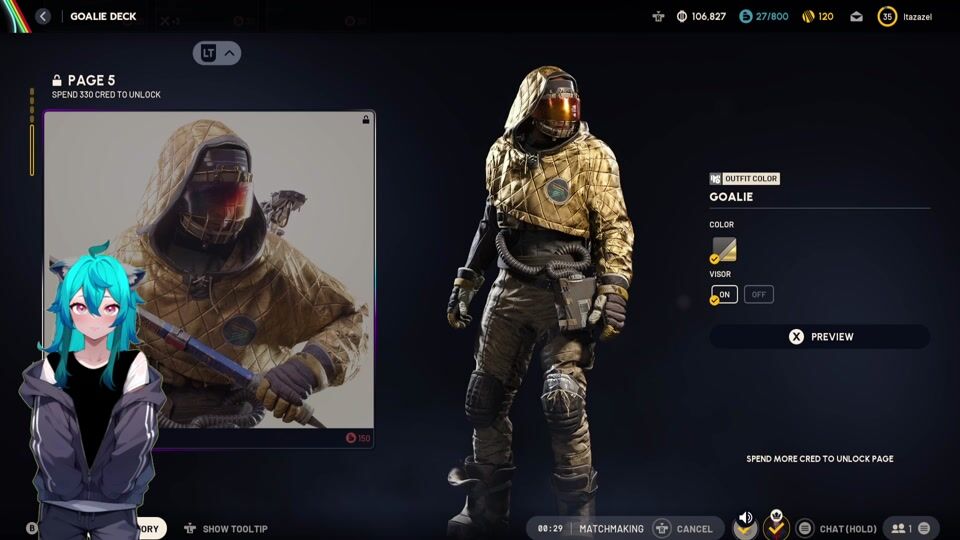Screen dimensions: 960x540
Task: Click the gold Cred balance icon
Action: (x=809, y=16)
